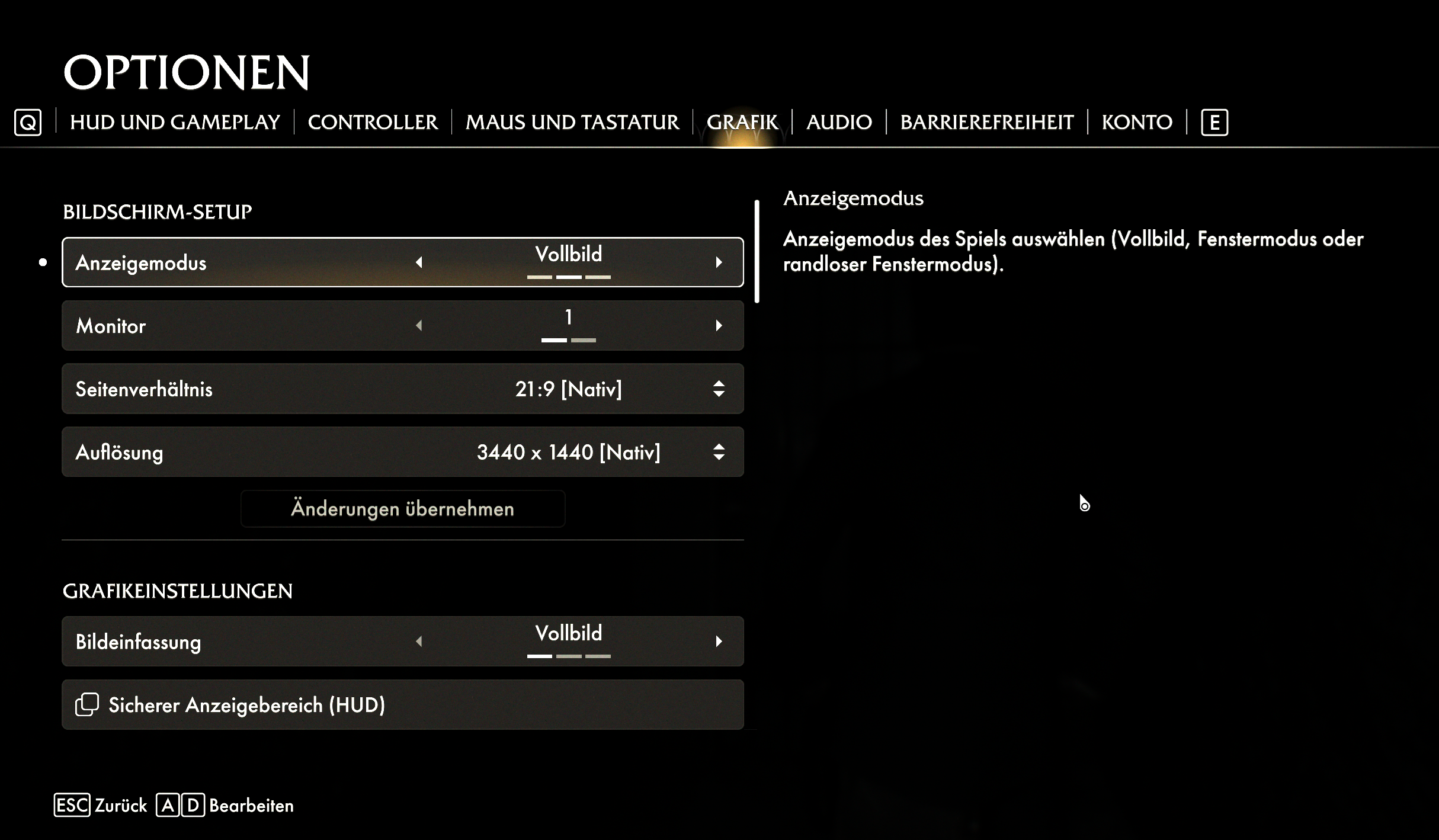Screen dimensions: 1439x840
Task: Click the D key icon near Bearbeiten
Action: 194,806
